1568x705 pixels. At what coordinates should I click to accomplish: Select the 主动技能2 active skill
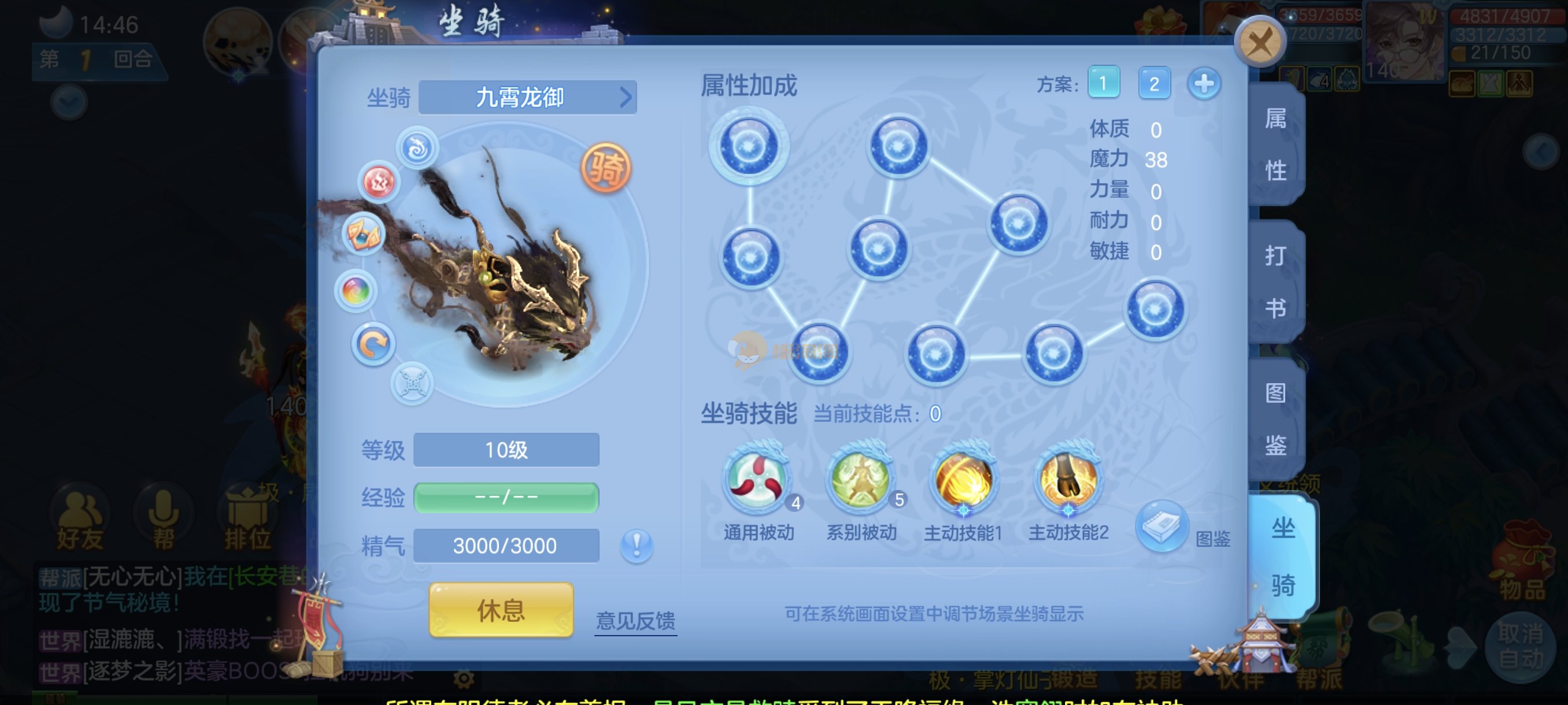click(1068, 478)
